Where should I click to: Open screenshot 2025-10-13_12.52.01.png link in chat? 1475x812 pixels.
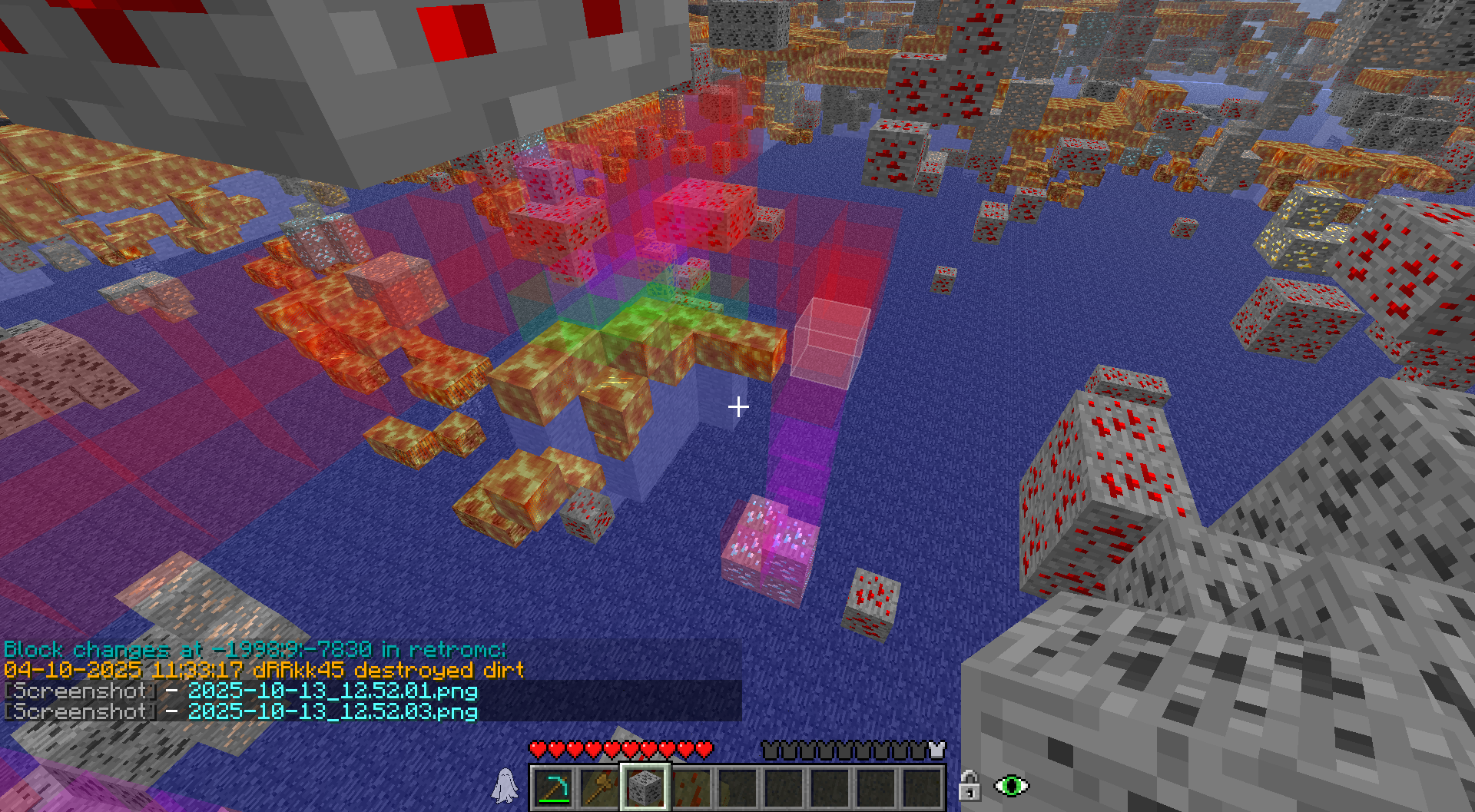coord(333,691)
